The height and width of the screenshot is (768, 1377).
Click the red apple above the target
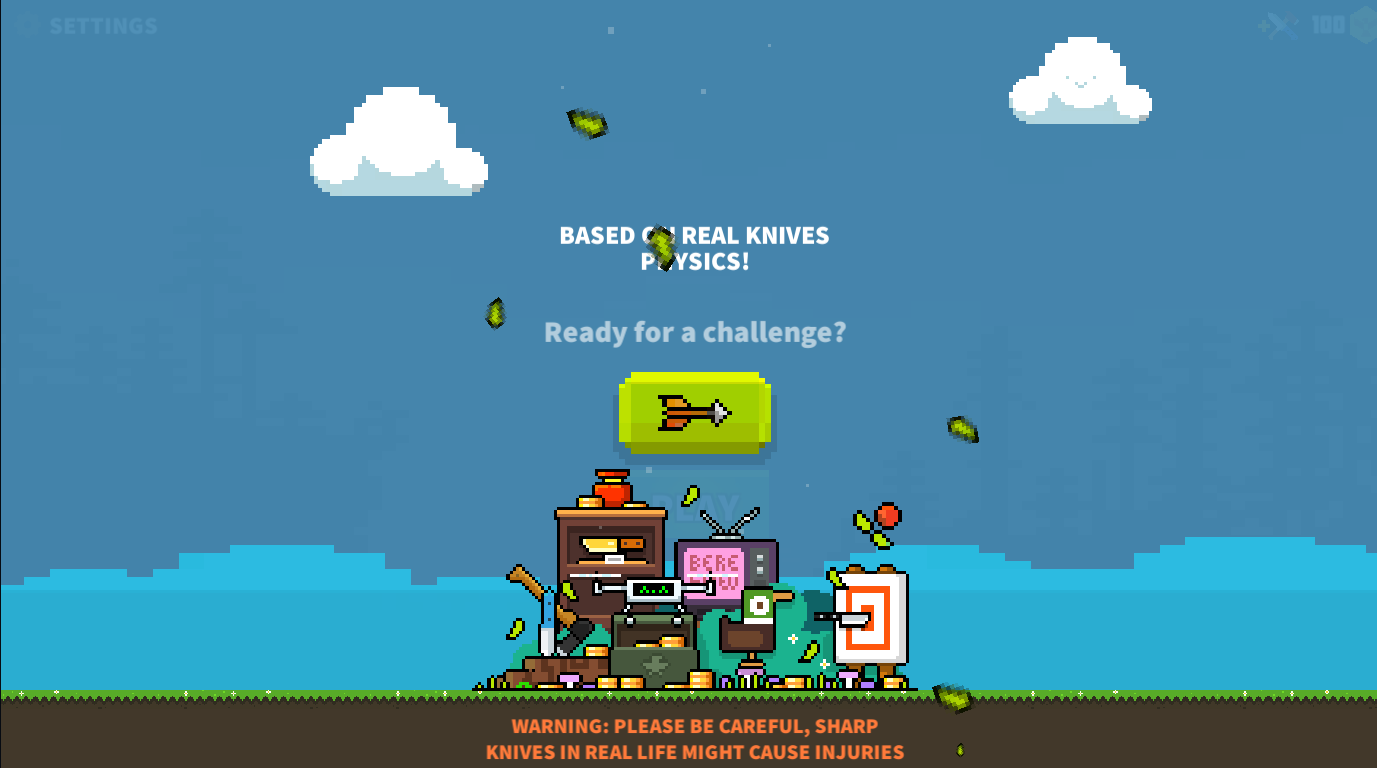coord(888,515)
